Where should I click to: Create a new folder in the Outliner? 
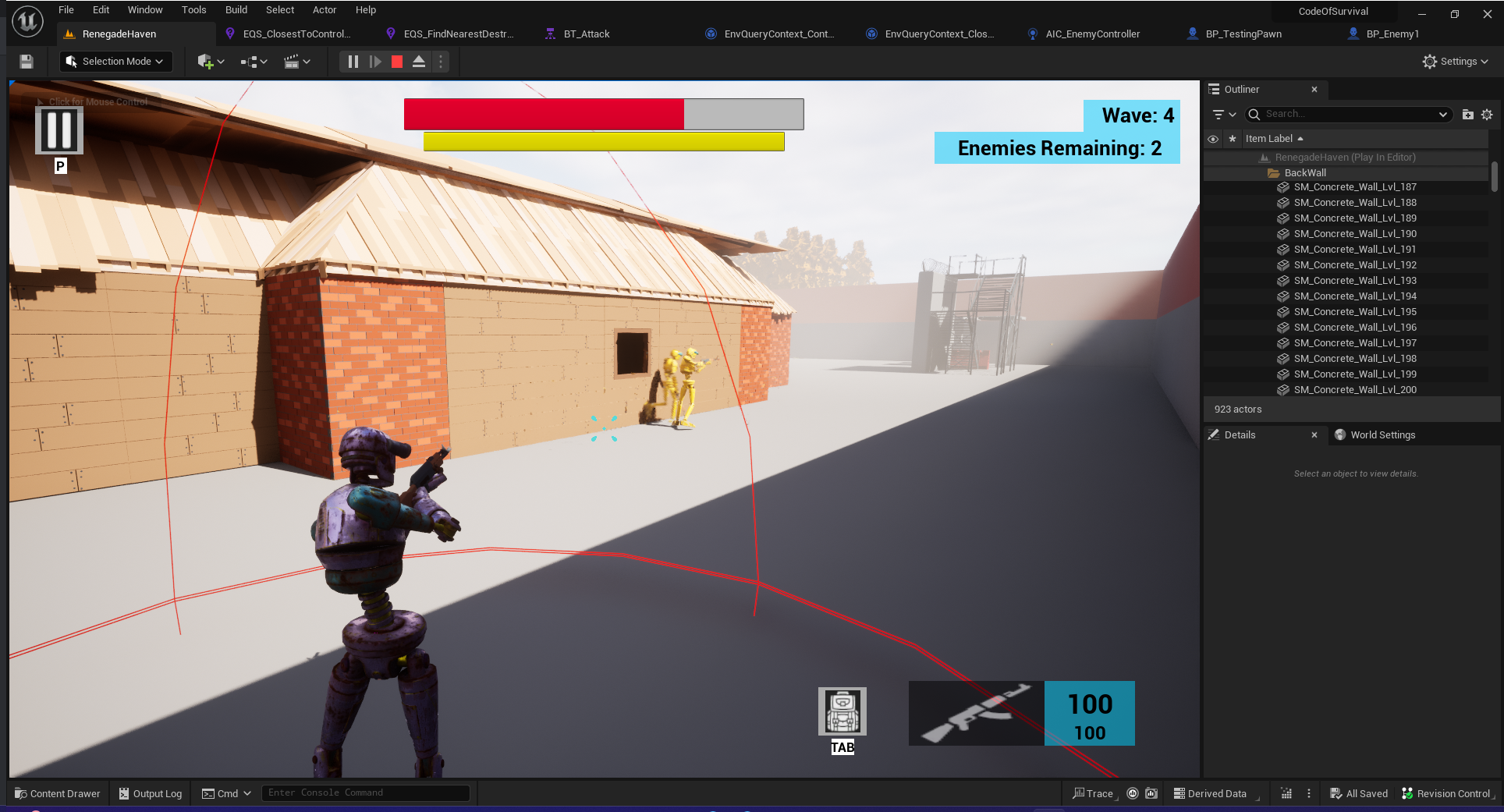(x=1468, y=114)
